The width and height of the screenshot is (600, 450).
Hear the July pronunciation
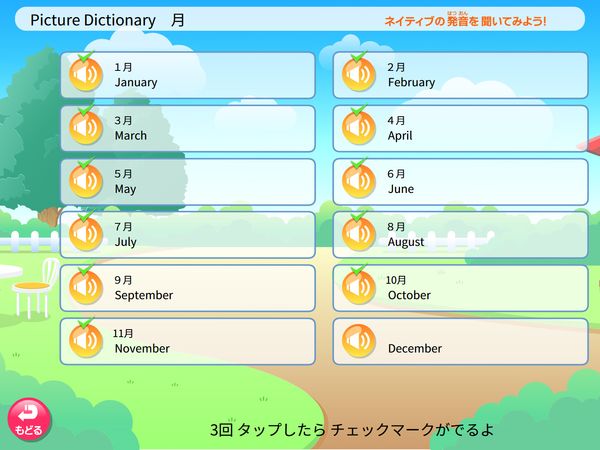tap(85, 235)
